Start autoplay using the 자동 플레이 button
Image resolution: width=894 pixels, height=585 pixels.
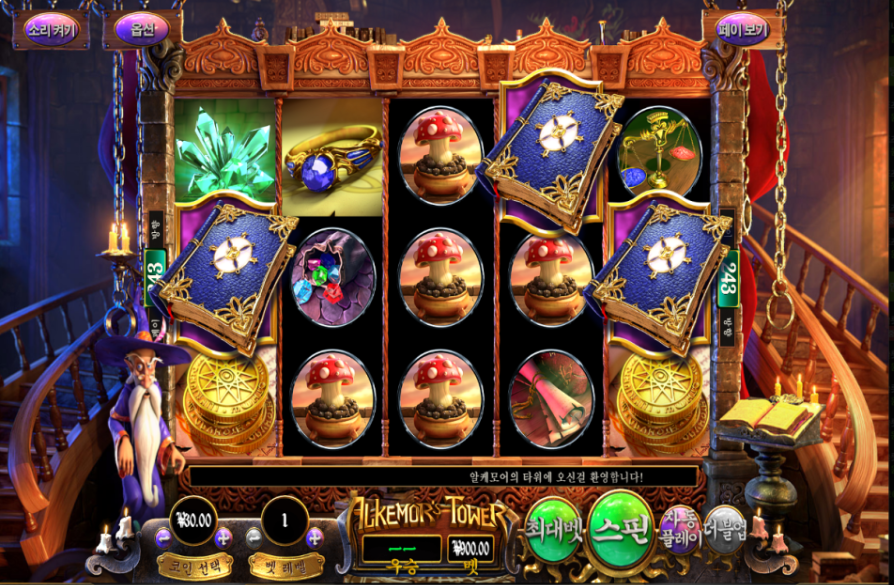tap(679, 530)
